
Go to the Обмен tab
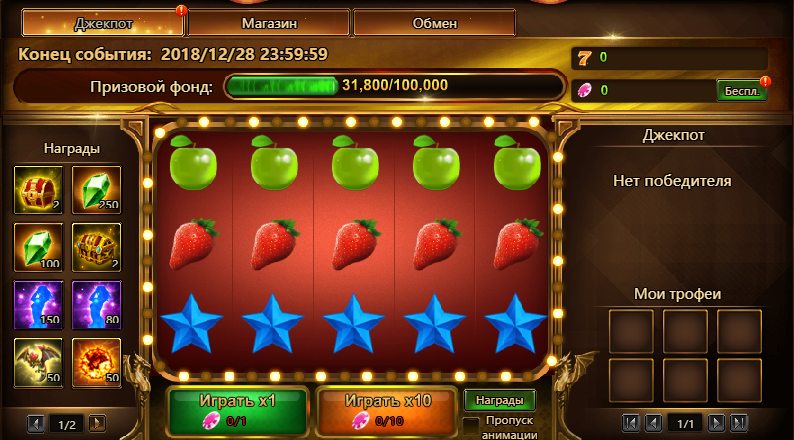click(434, 22)
